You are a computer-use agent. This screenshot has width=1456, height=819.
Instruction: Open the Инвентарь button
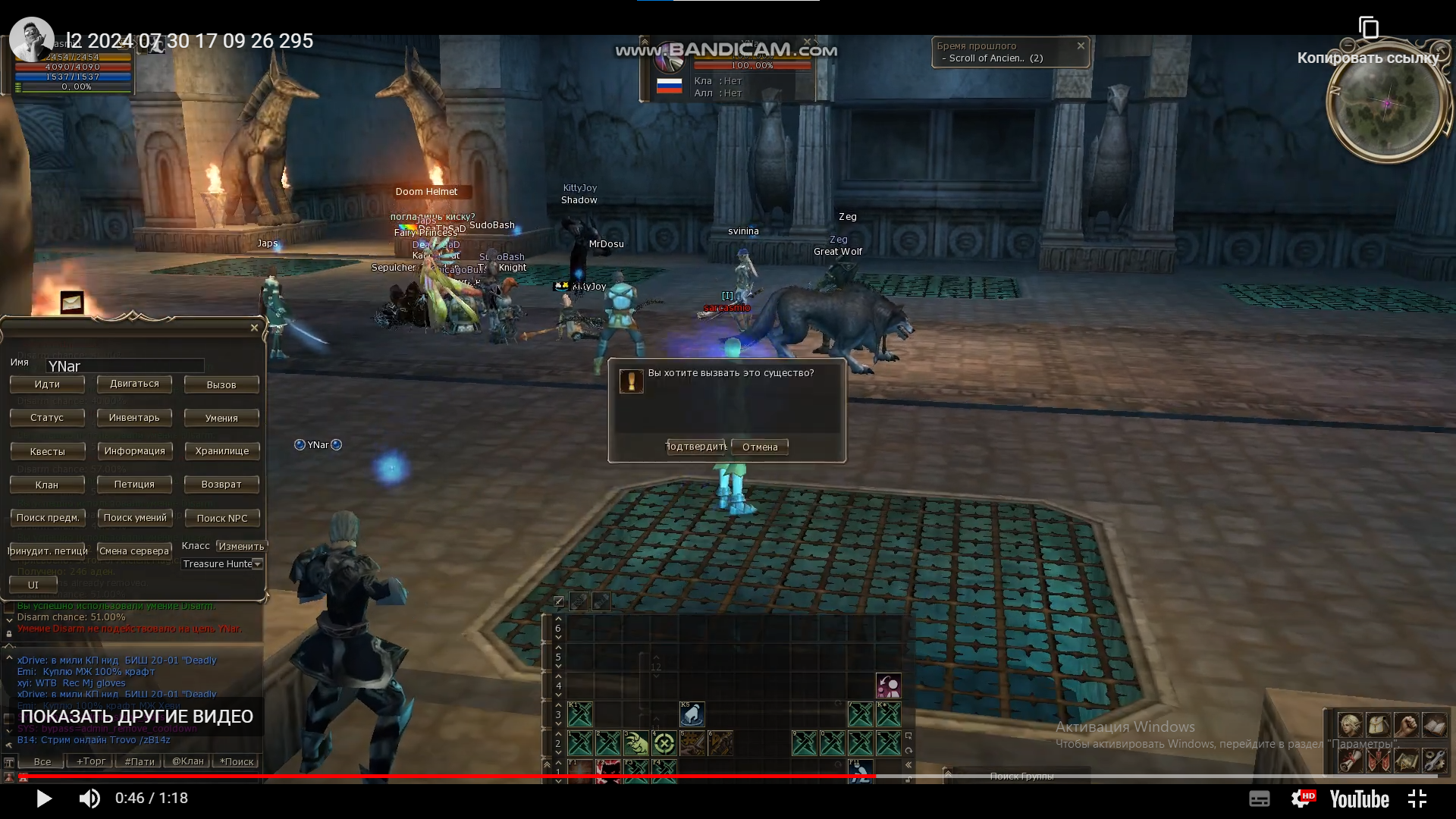point(134,418)
